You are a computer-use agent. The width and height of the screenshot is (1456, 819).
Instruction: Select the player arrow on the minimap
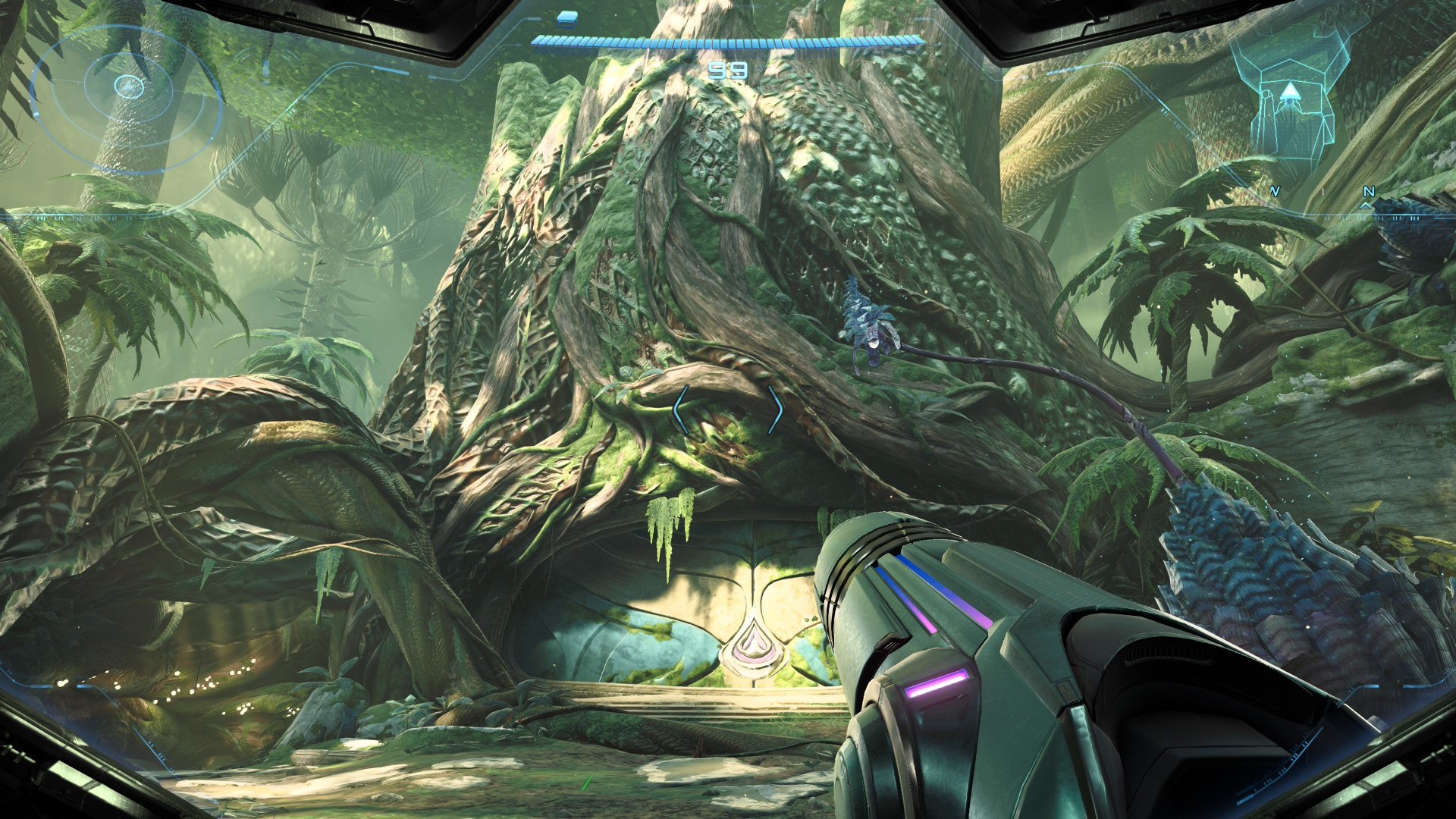1289,93
